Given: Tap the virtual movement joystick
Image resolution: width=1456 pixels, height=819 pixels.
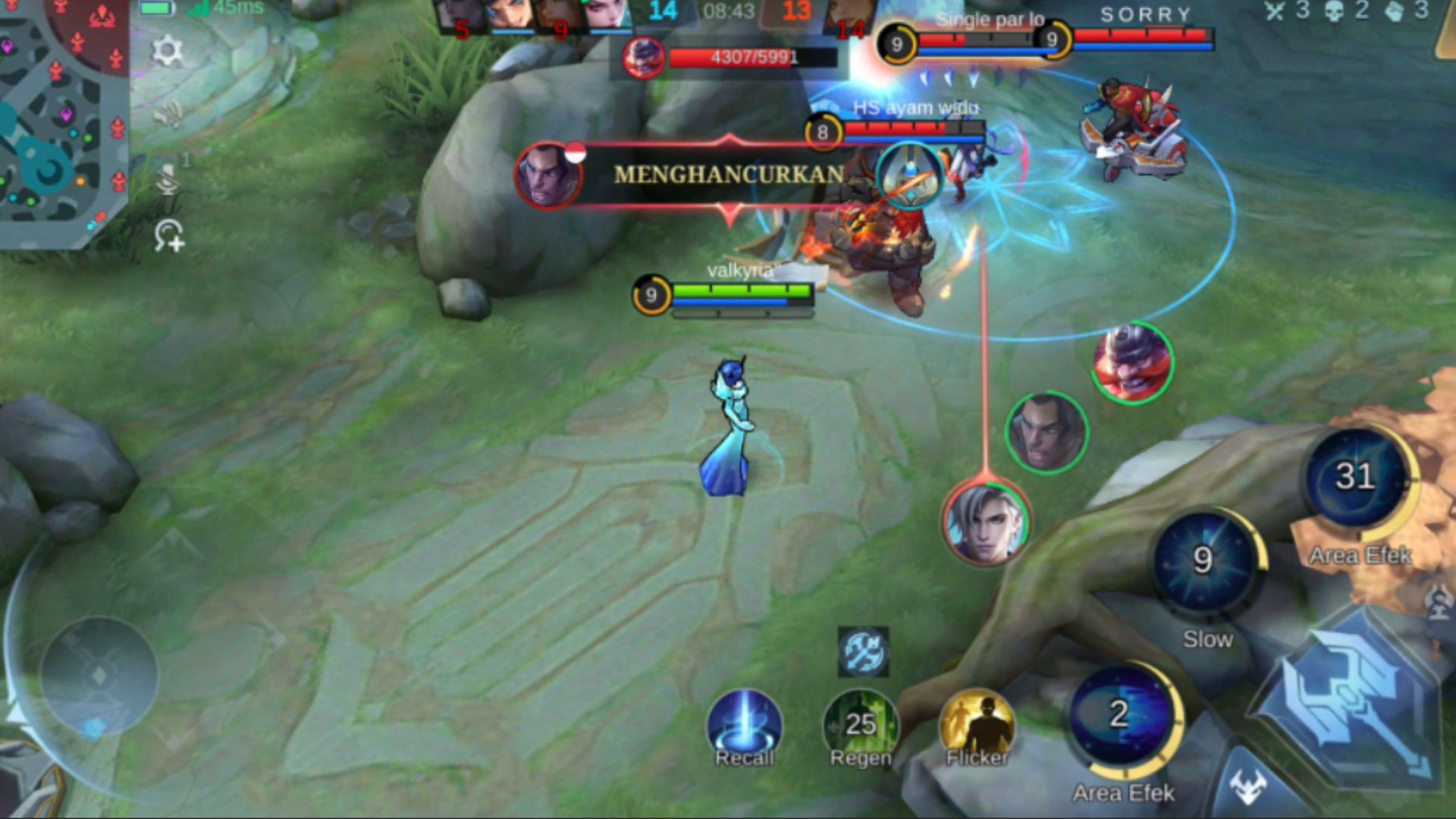Looking at the screenshot, I should click(x=99, y=675).
